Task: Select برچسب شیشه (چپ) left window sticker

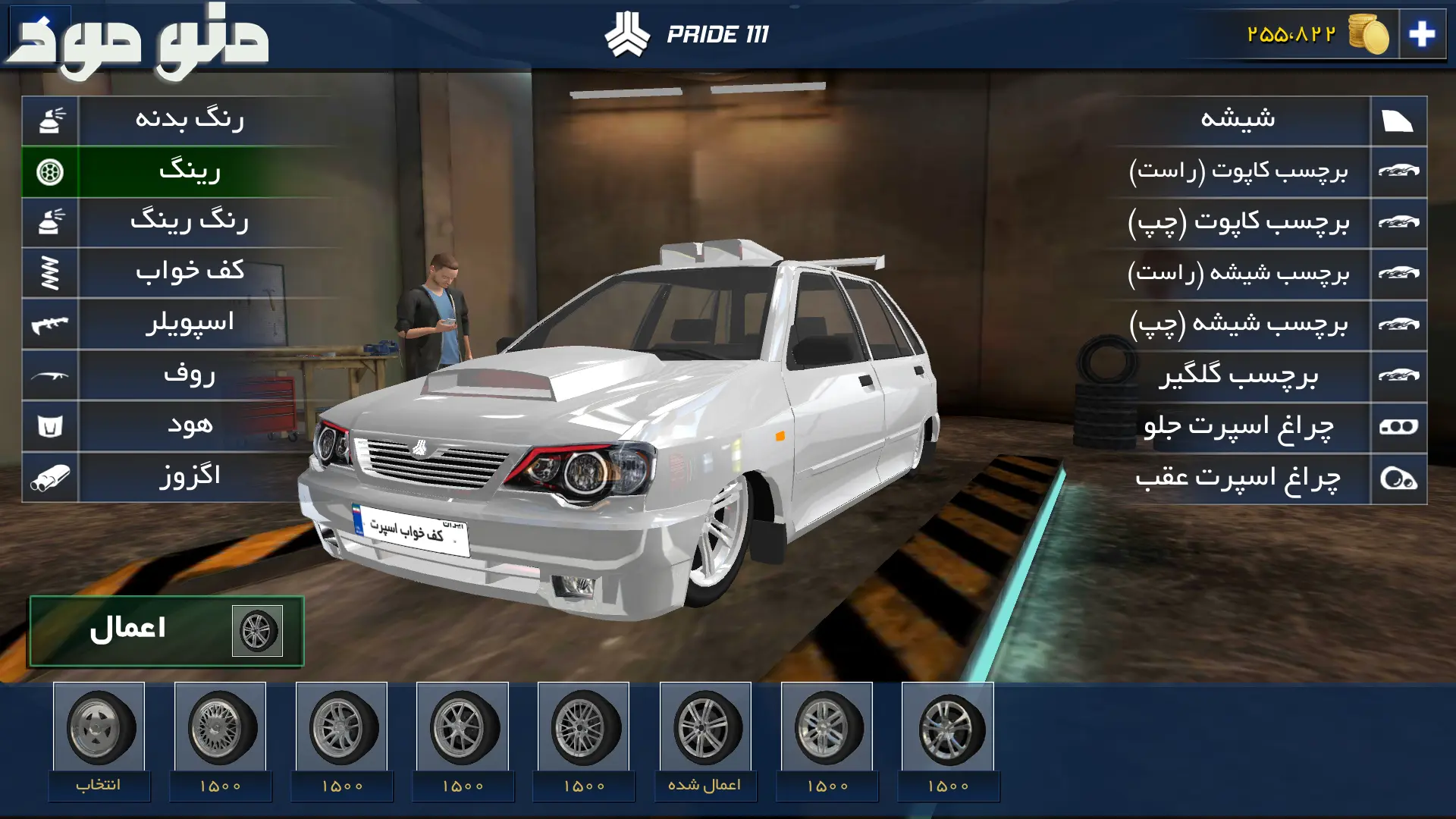Action: coord(1238,325)
